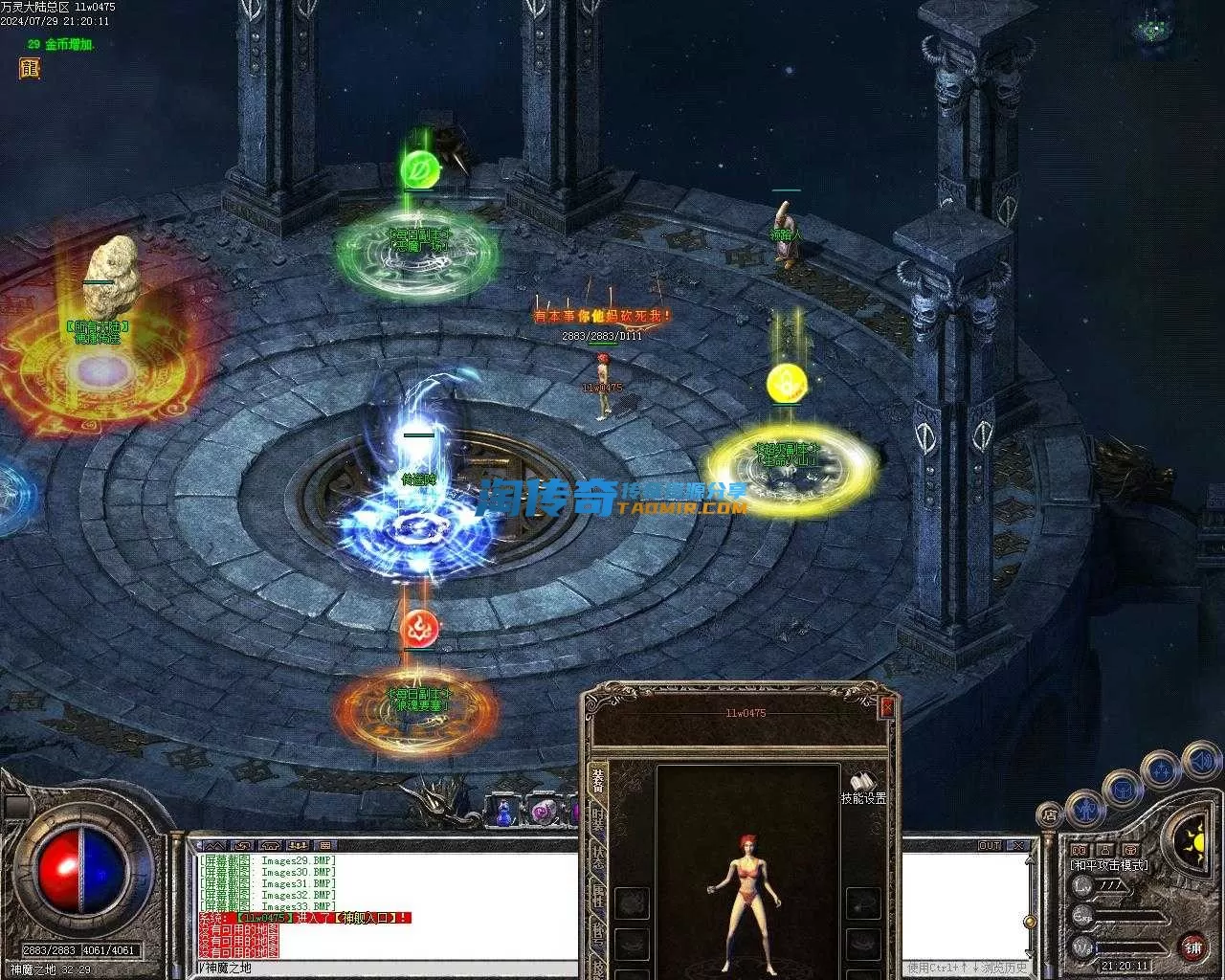This screenshot has width=1225, height=980.
Task: Click the orange icon under gold message
Action: [x=29, y=68]
